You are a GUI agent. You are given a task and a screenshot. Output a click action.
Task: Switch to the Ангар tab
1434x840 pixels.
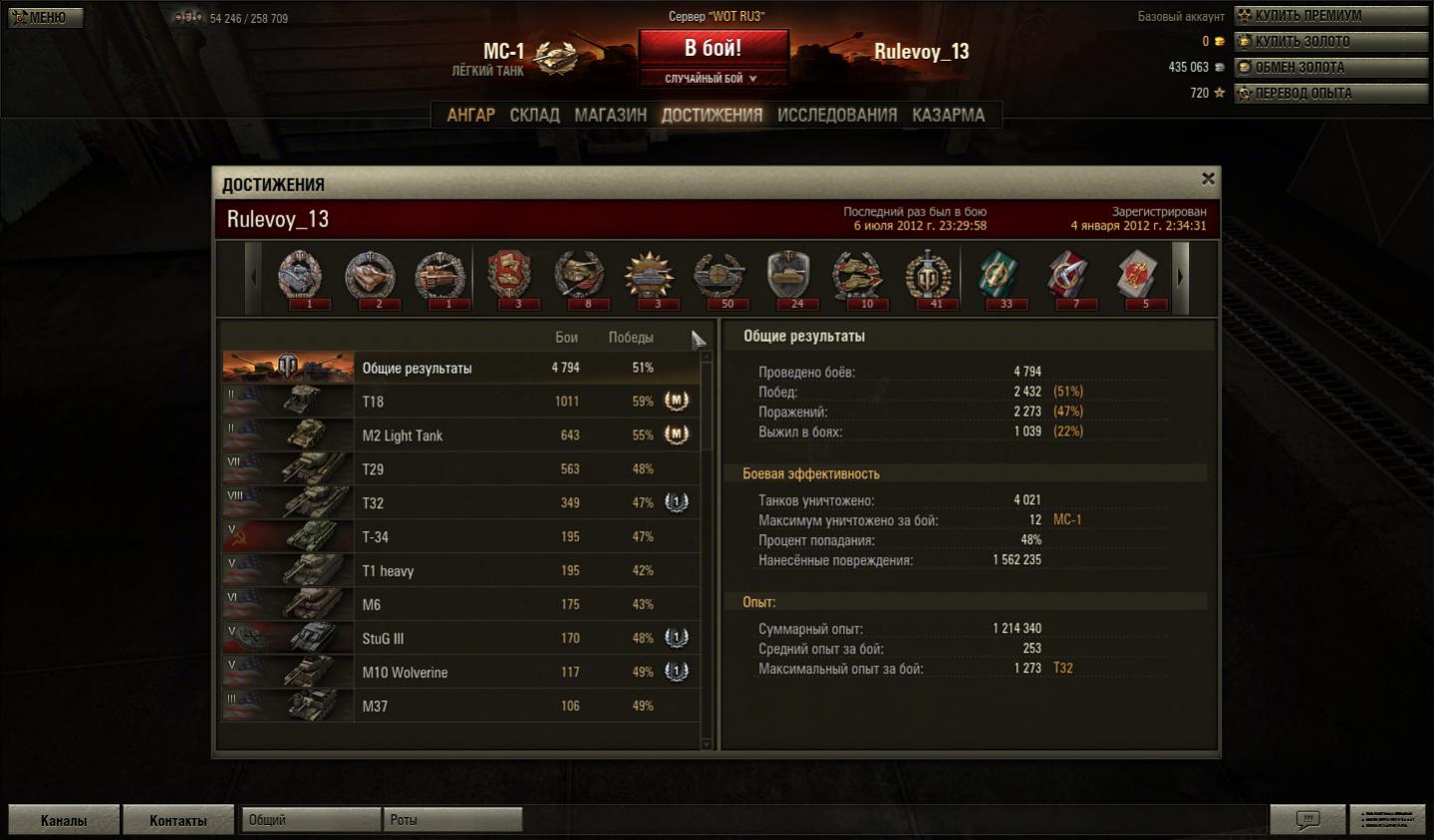click(470, 116)
